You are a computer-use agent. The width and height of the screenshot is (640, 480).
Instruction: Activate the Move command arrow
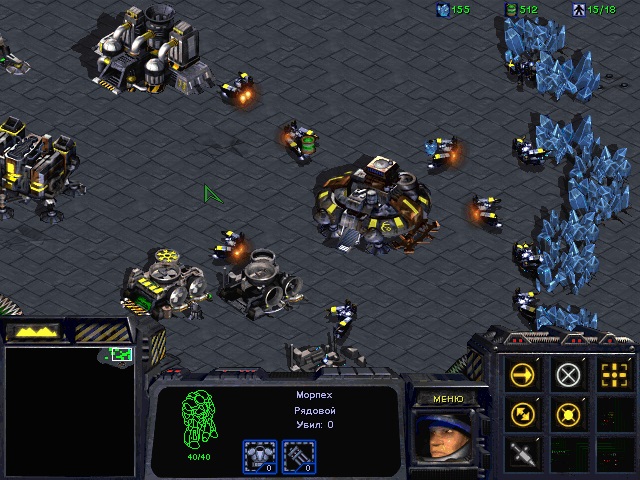(x=523, y=375)
